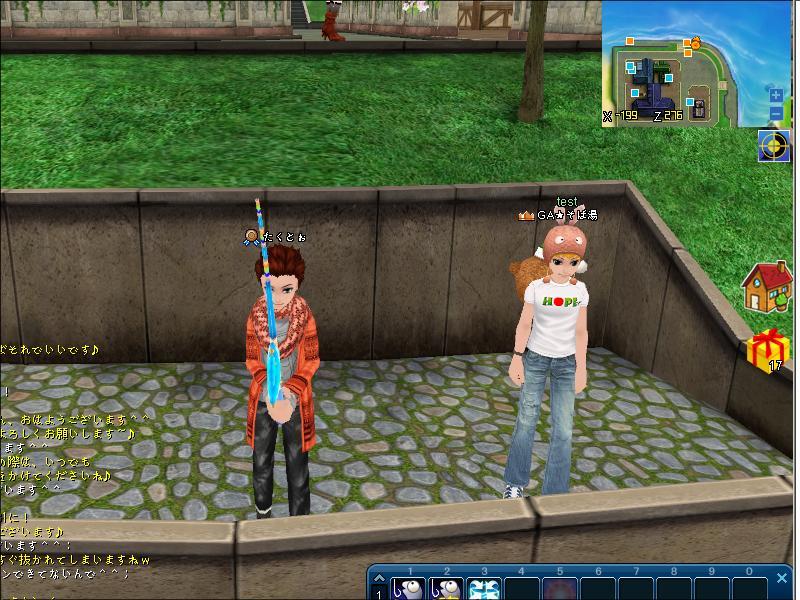The image size is (800, 600).
Task: Zoom out the minimap with minus button
Action: coord(776,113)
